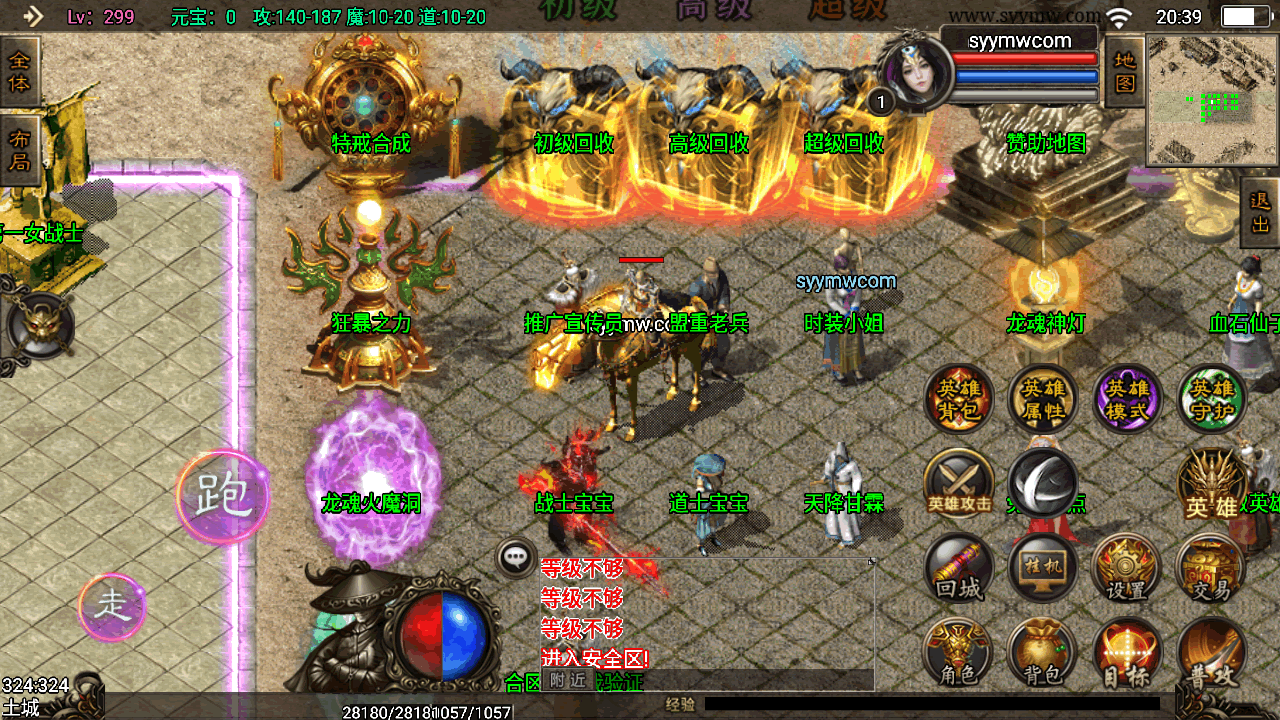The image size is (1280, 720).
Task: Use the 回城 return-to-town scroll
Action: coord(959,568)
